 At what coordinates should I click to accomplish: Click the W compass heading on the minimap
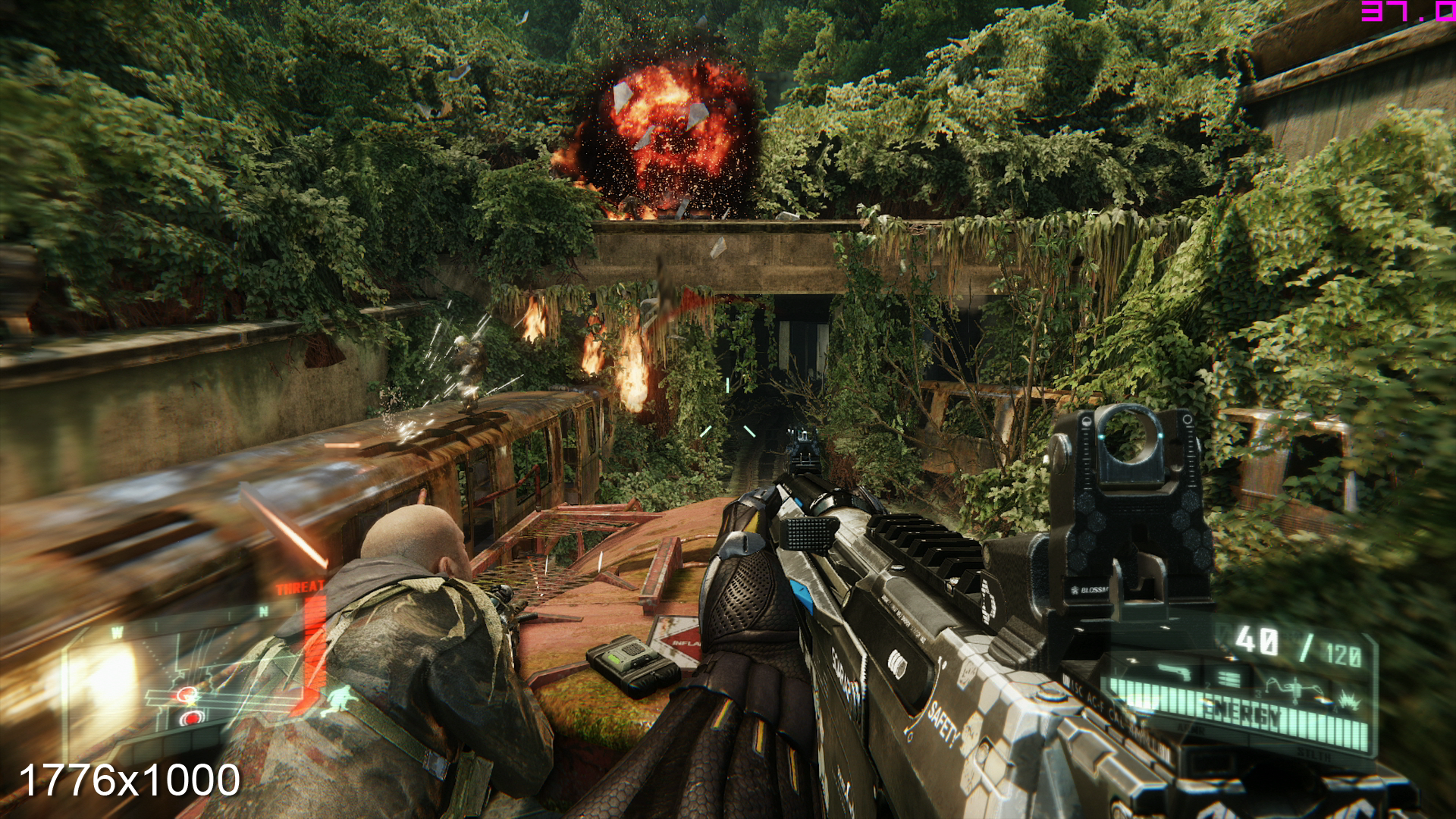pyautogui.click(x=117, y=632)
